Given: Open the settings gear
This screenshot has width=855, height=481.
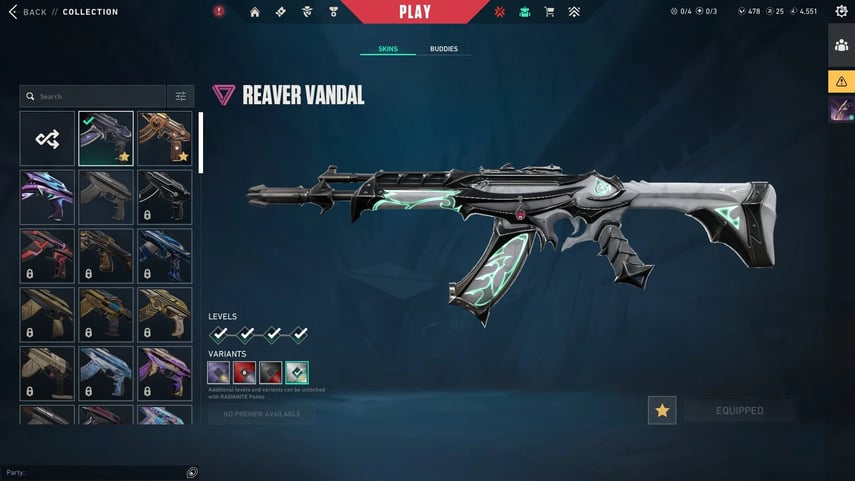Looking at the screenshot, I should click(x=841, y=12).
